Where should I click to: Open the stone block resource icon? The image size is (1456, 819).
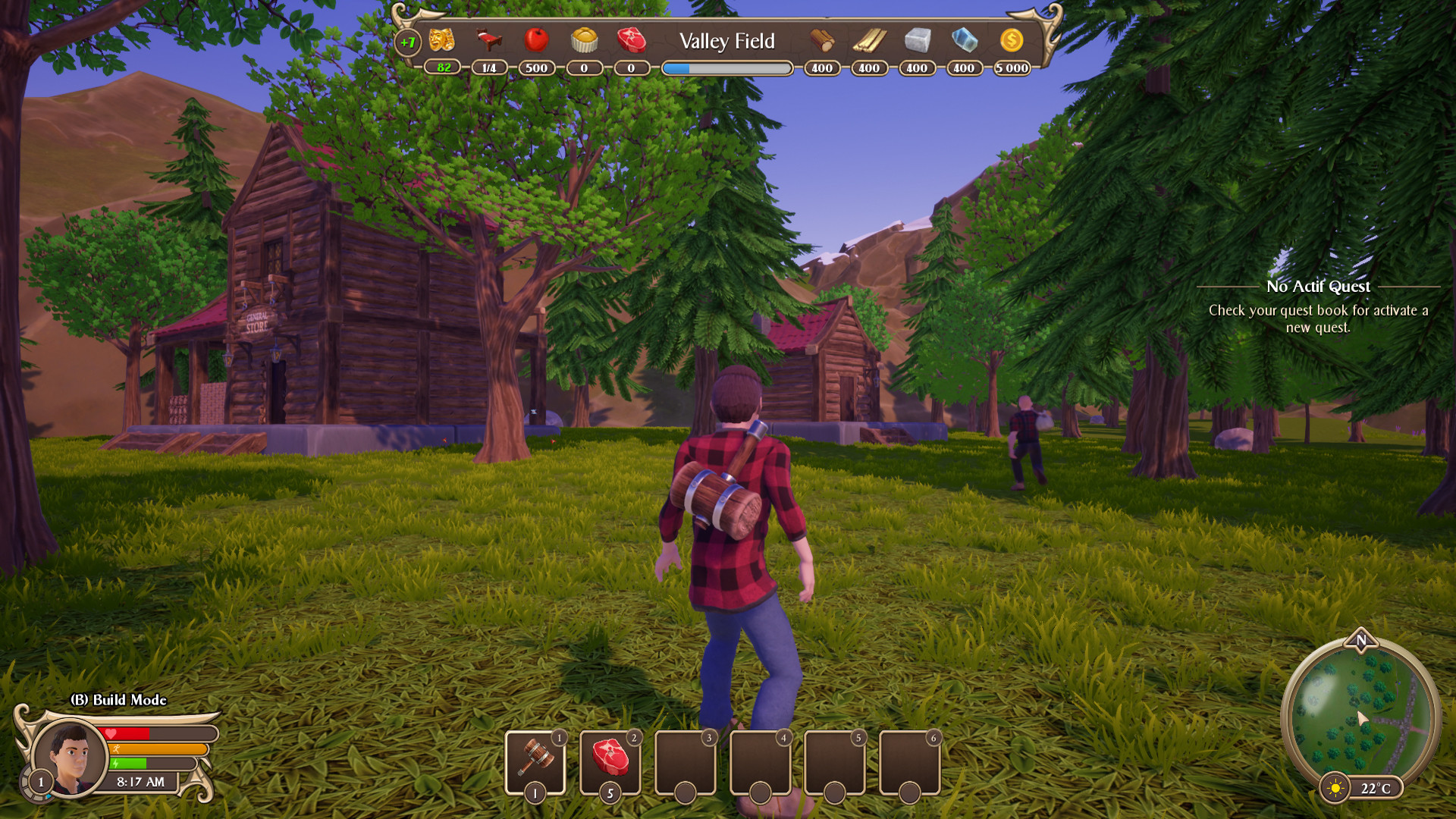(916, 39)
